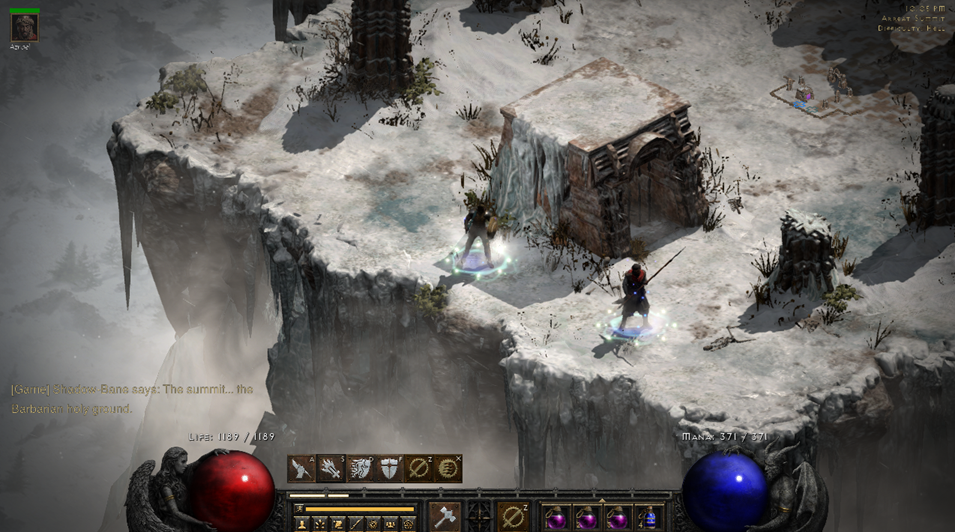This screenshot has height=532, width=955.
Task: Choose the spiked weapon skill bound to S
Action: click(x=331, y=468)
